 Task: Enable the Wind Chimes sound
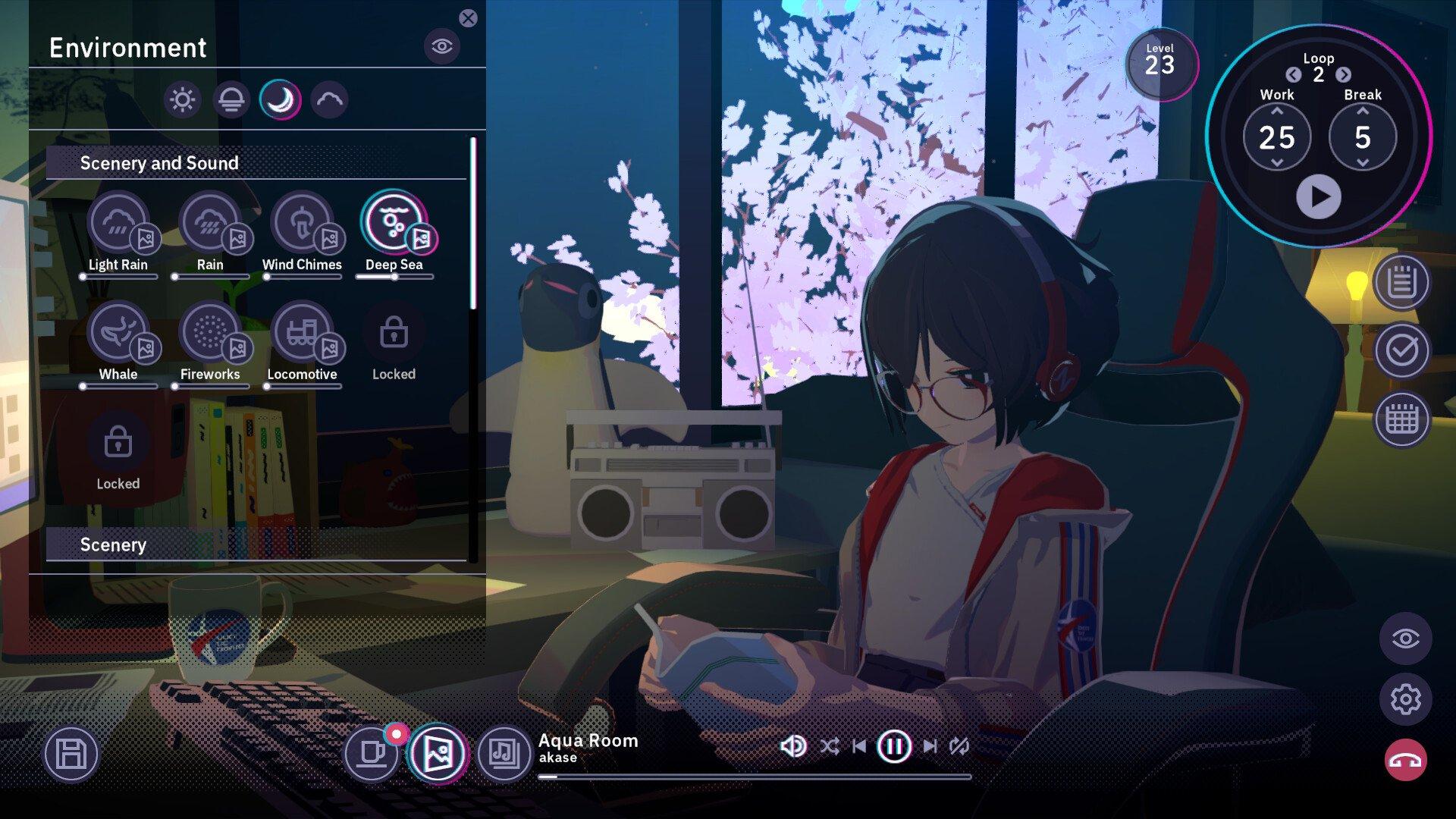302,222
